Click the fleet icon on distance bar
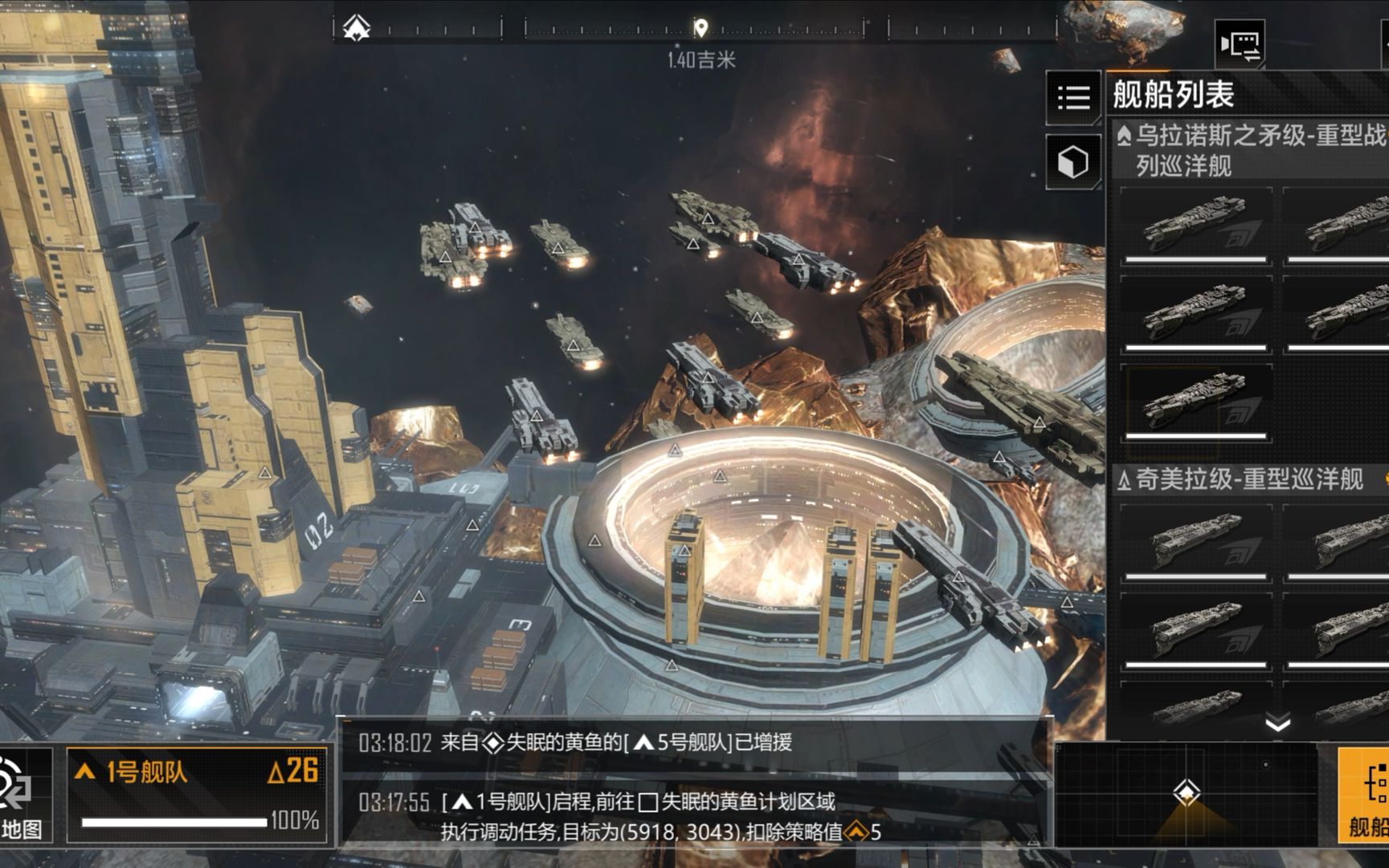The width and height of the screenshot is (1389, 868). 357,28
